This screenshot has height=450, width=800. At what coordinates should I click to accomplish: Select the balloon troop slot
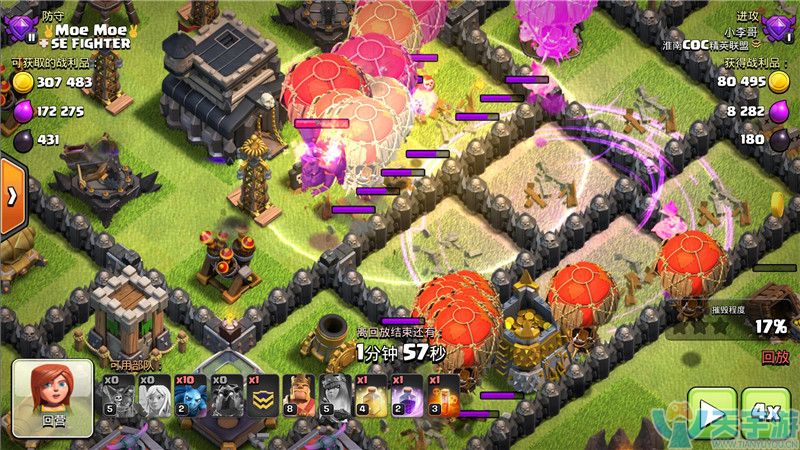120,396
